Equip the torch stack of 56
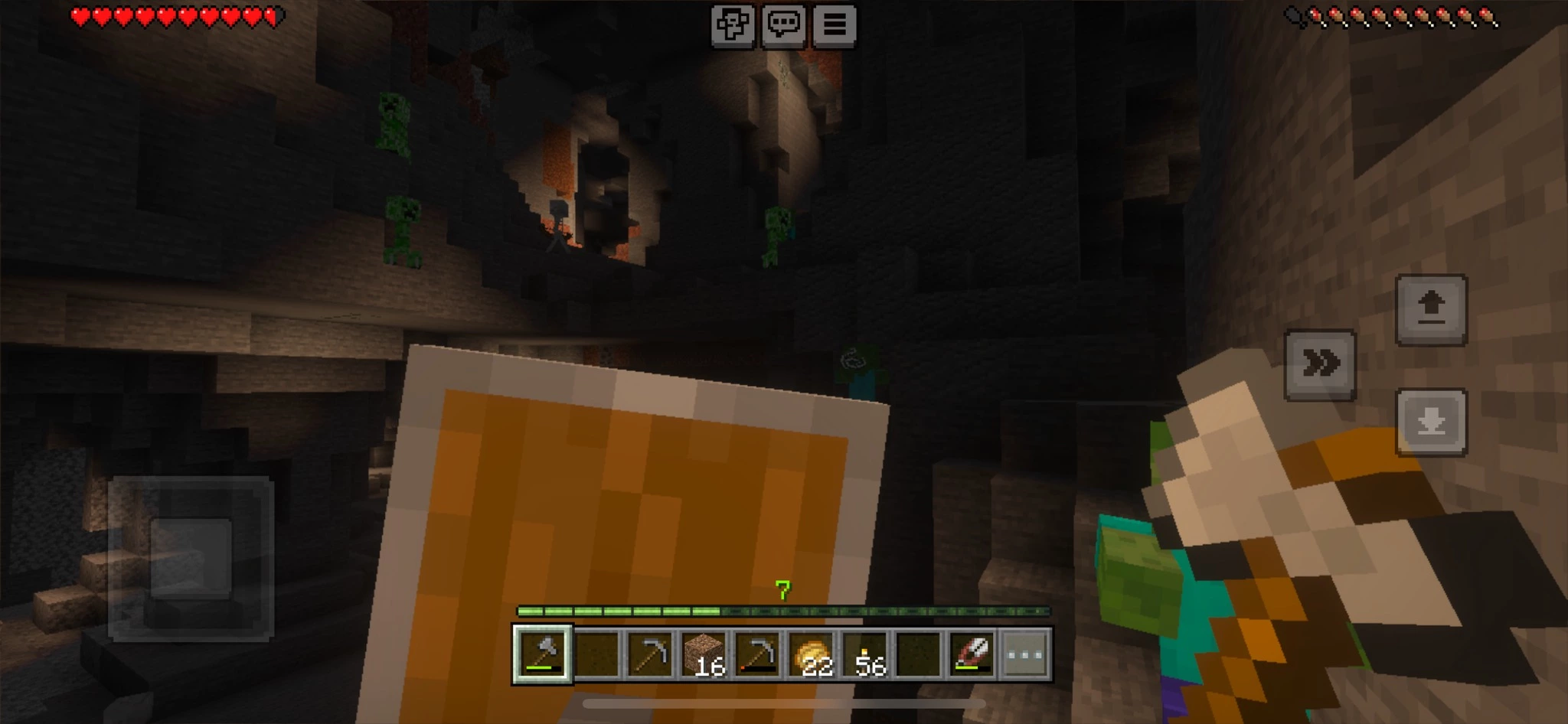The image size is (1568, 724). click(865, 654)
